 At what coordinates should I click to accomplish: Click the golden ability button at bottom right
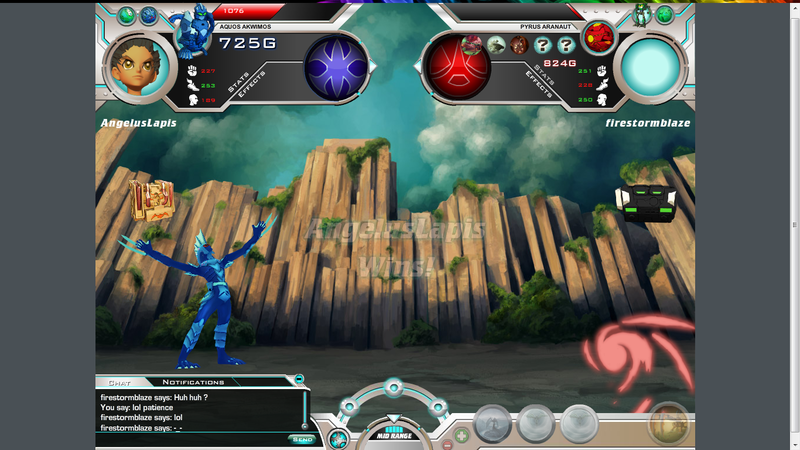(667, 424)
